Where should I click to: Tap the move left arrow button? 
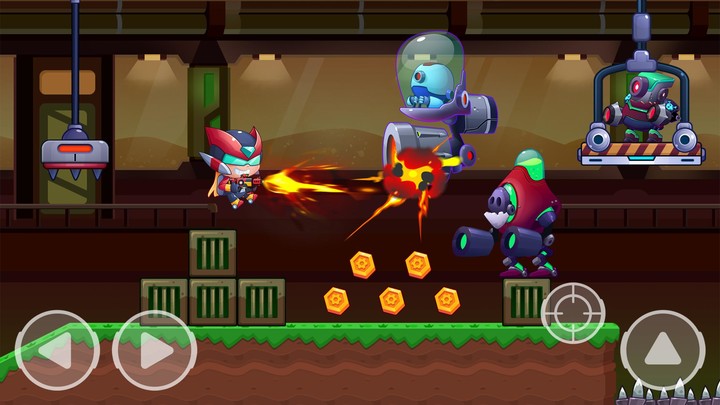pos(57,351)
